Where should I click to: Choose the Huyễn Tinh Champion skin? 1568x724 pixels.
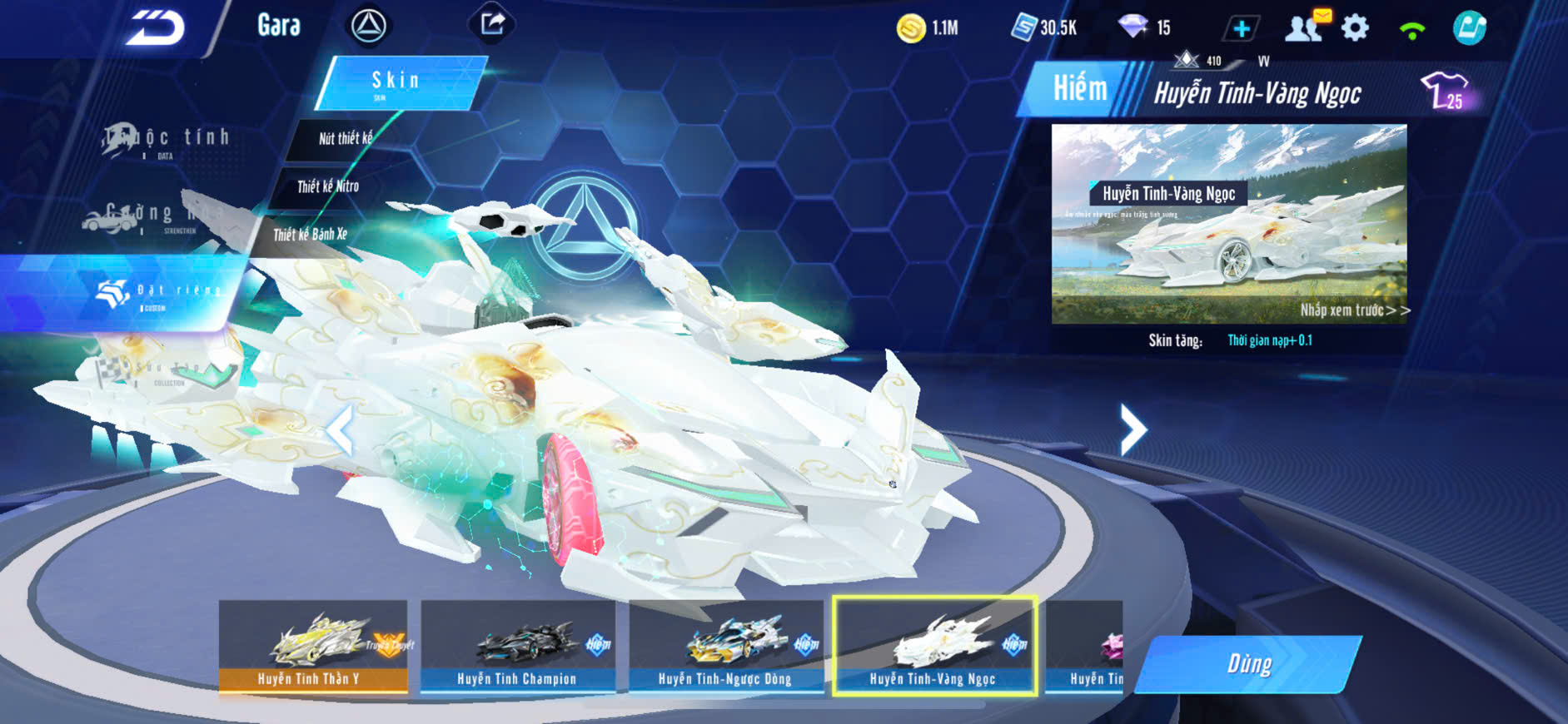point(517,647)
